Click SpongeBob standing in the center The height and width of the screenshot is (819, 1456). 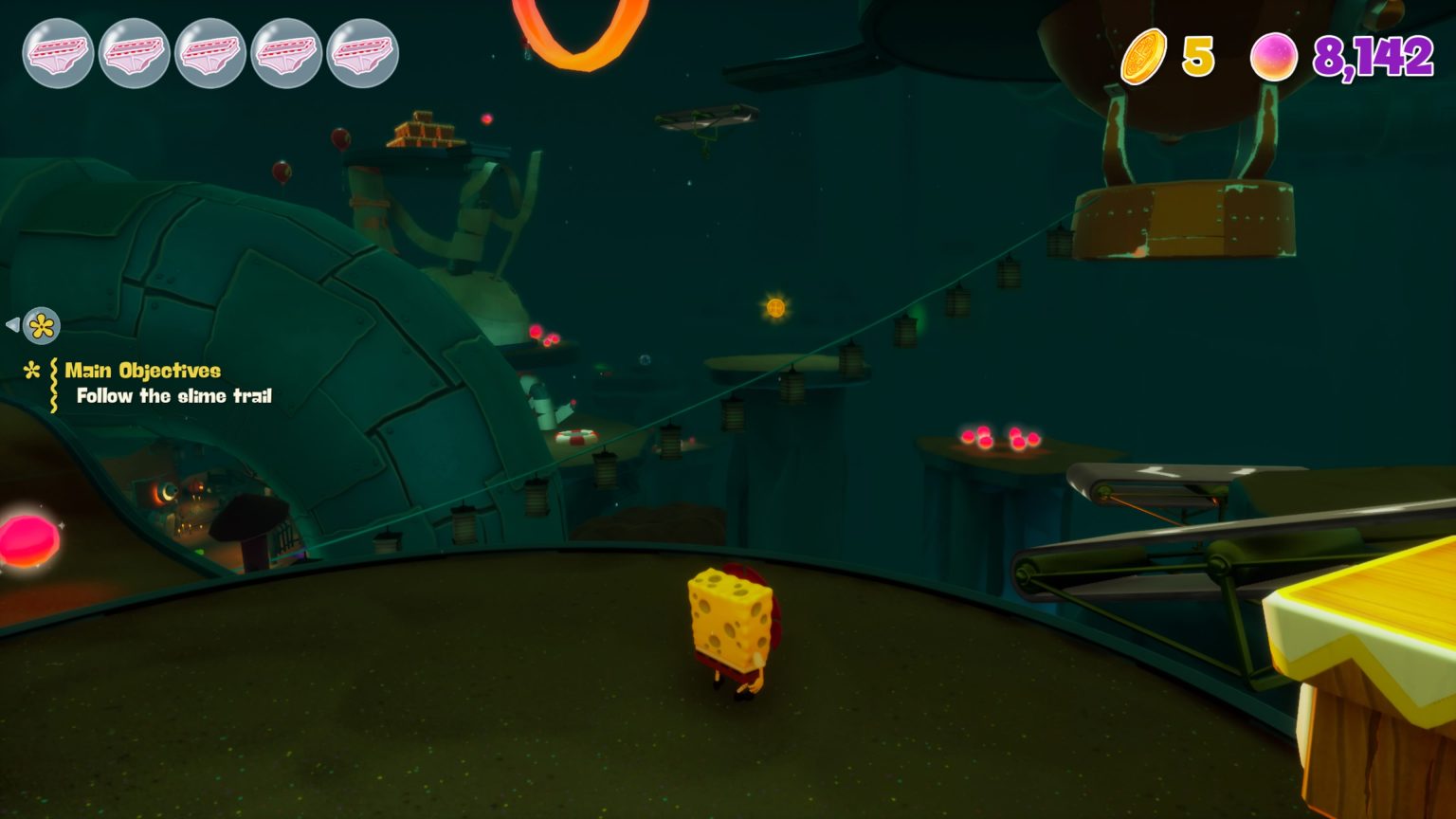pyautogui.click(x=730, y=626)
